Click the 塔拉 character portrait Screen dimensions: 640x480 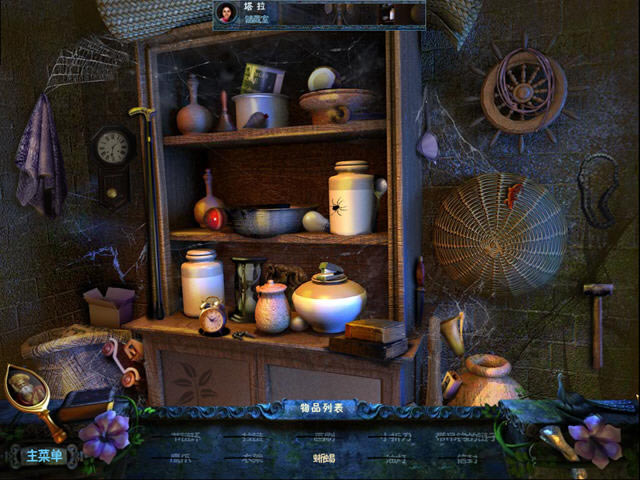[228, 13]
